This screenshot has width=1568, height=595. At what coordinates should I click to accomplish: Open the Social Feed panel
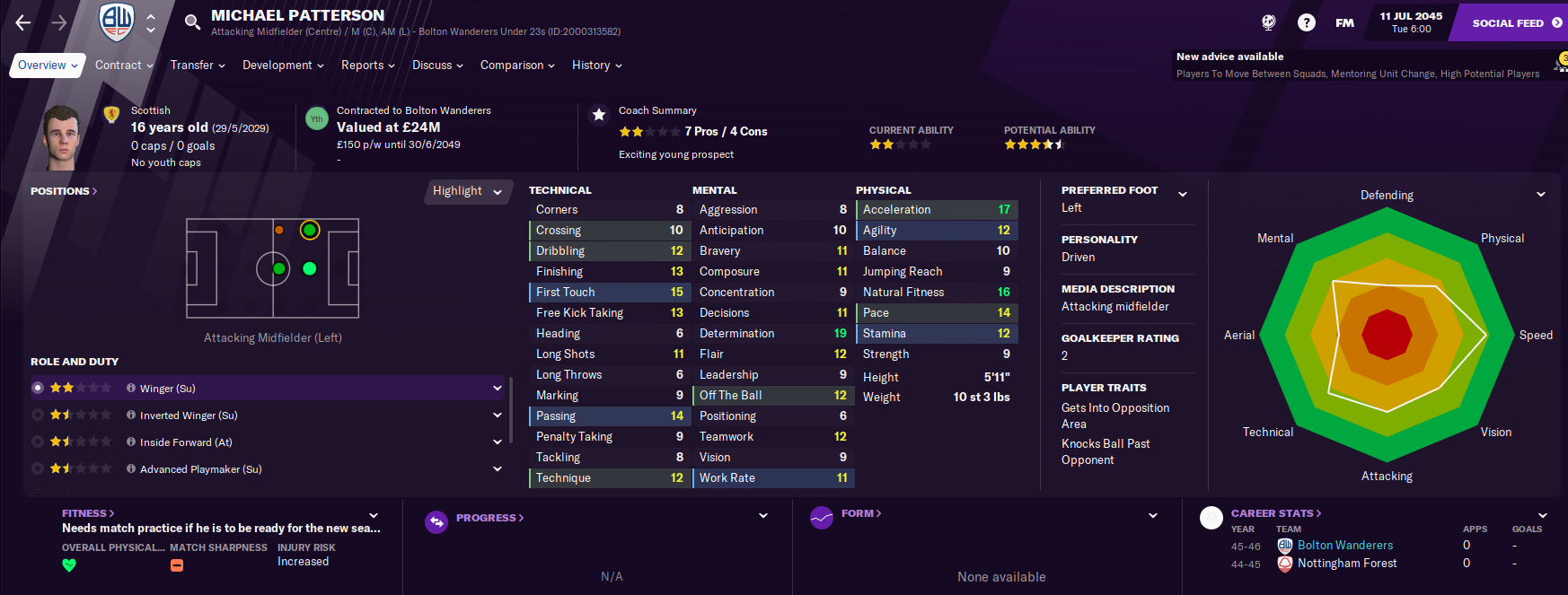tap(1516, 22)
